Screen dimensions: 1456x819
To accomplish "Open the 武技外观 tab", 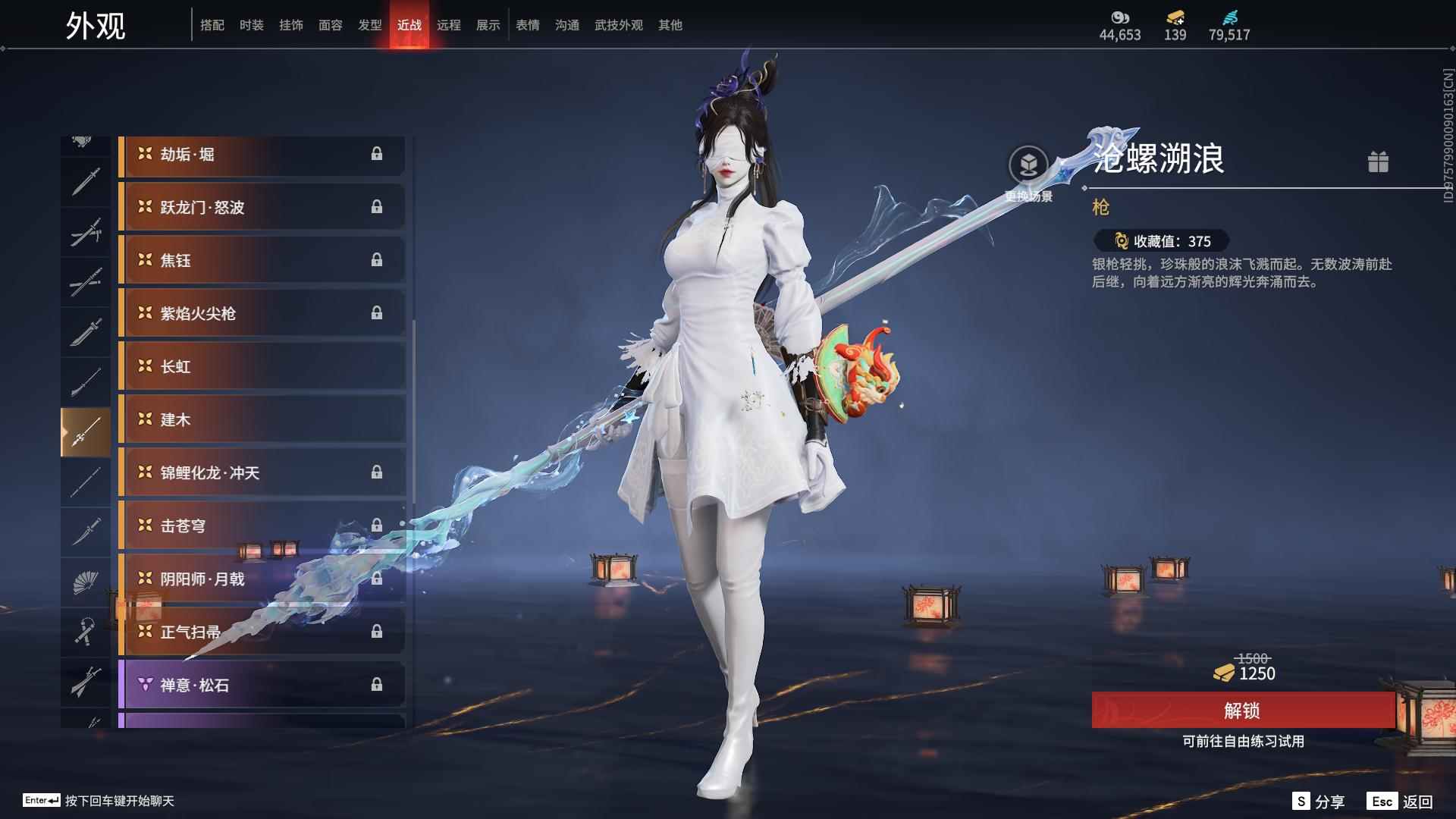I will pos(618,25).
